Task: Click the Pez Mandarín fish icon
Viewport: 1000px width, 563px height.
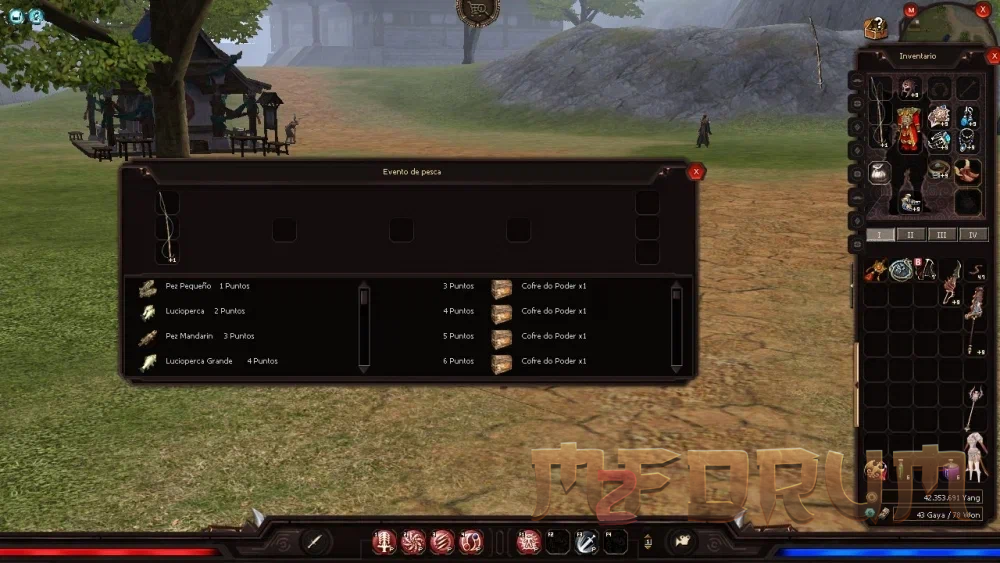Action: coord(148,337)
